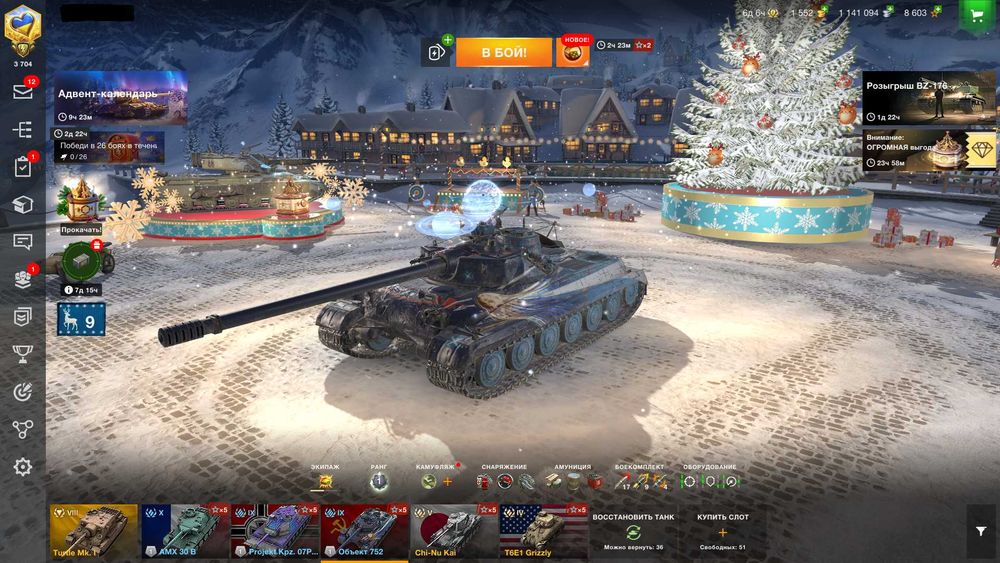Click Восстановить танк restore button
1000x563 pixels.
tap(633, 531)
